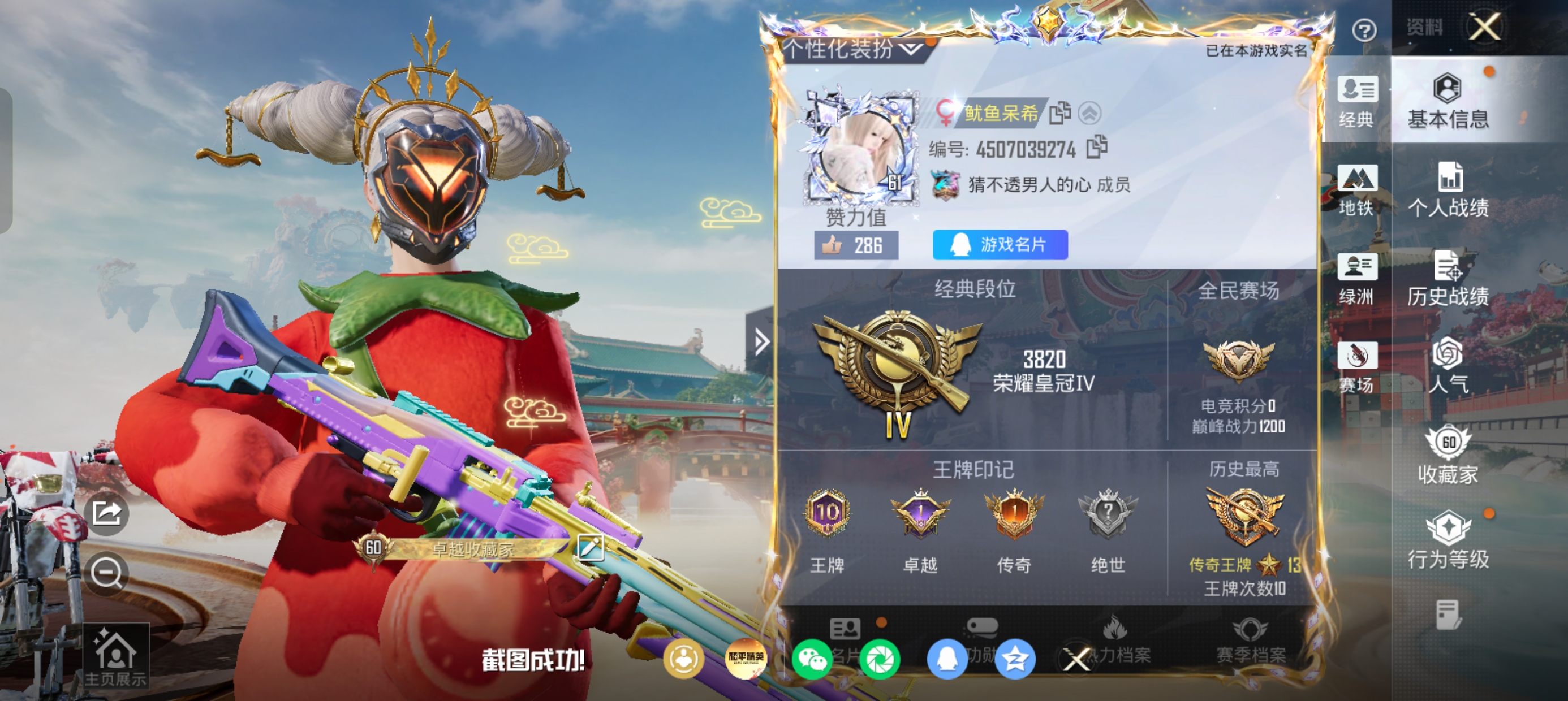Viewport: 1568px width, 701px height.
Task: Copy the player ID number
Action: (x=1097, y=146)
